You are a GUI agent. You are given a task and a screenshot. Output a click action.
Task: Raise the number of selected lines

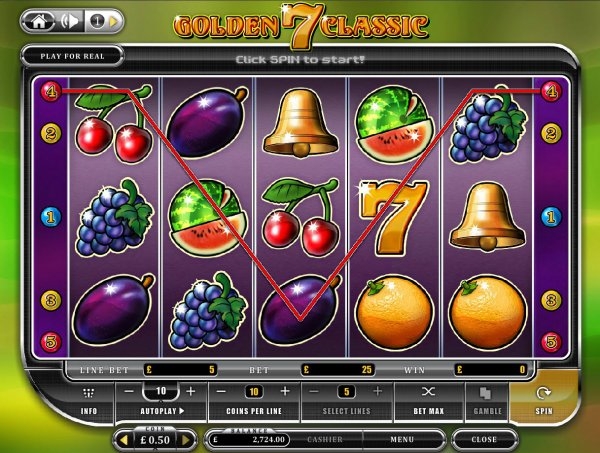[x=378, y=392]
